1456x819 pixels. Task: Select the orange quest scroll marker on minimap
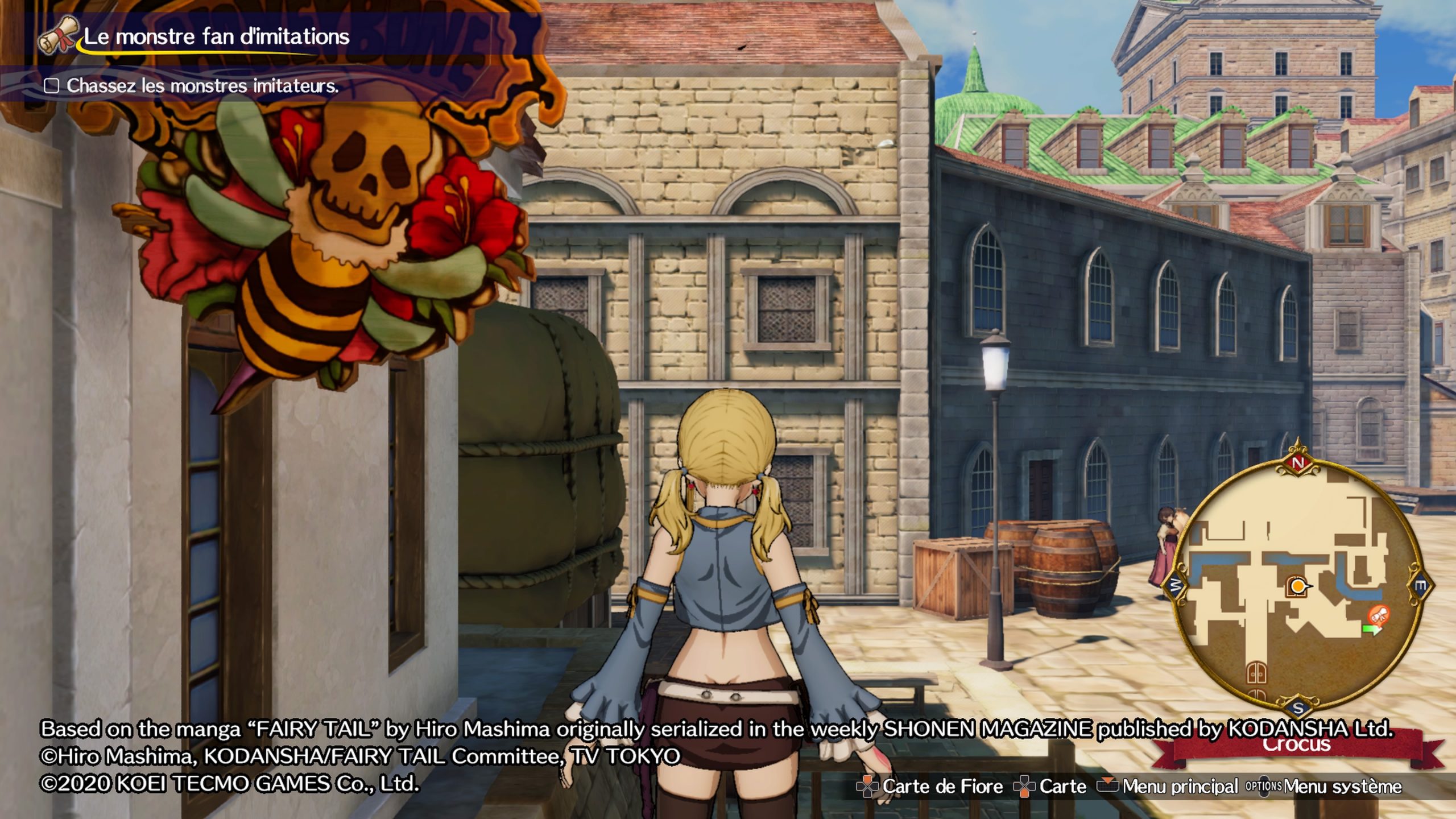(x=1379, y=614)
